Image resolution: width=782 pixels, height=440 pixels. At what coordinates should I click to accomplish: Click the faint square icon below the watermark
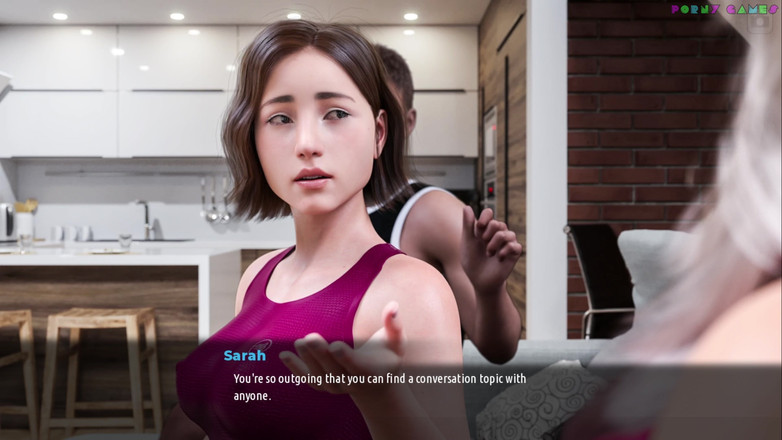(x=759, y=24)
